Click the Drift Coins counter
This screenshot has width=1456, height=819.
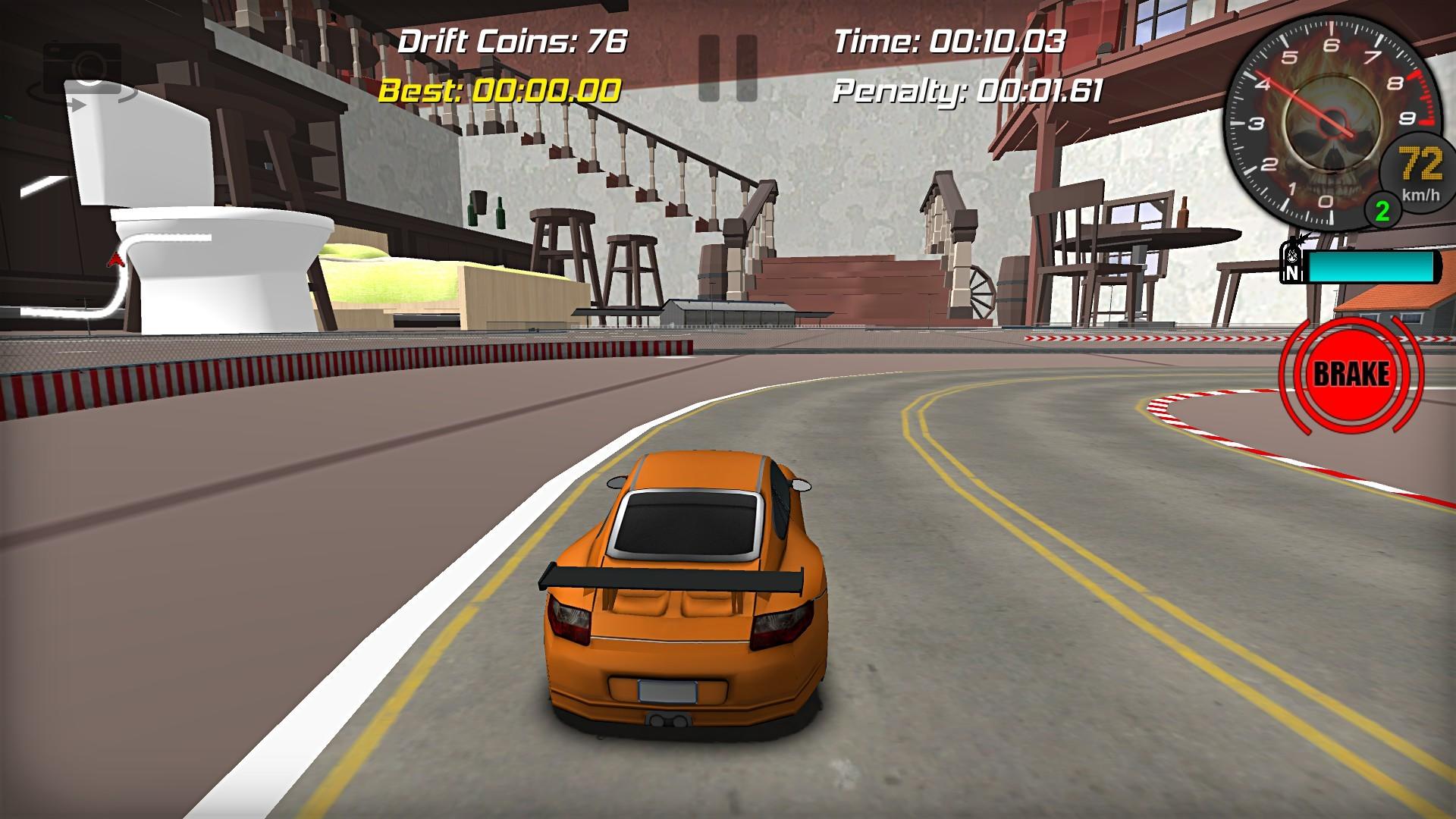point(511,42)
